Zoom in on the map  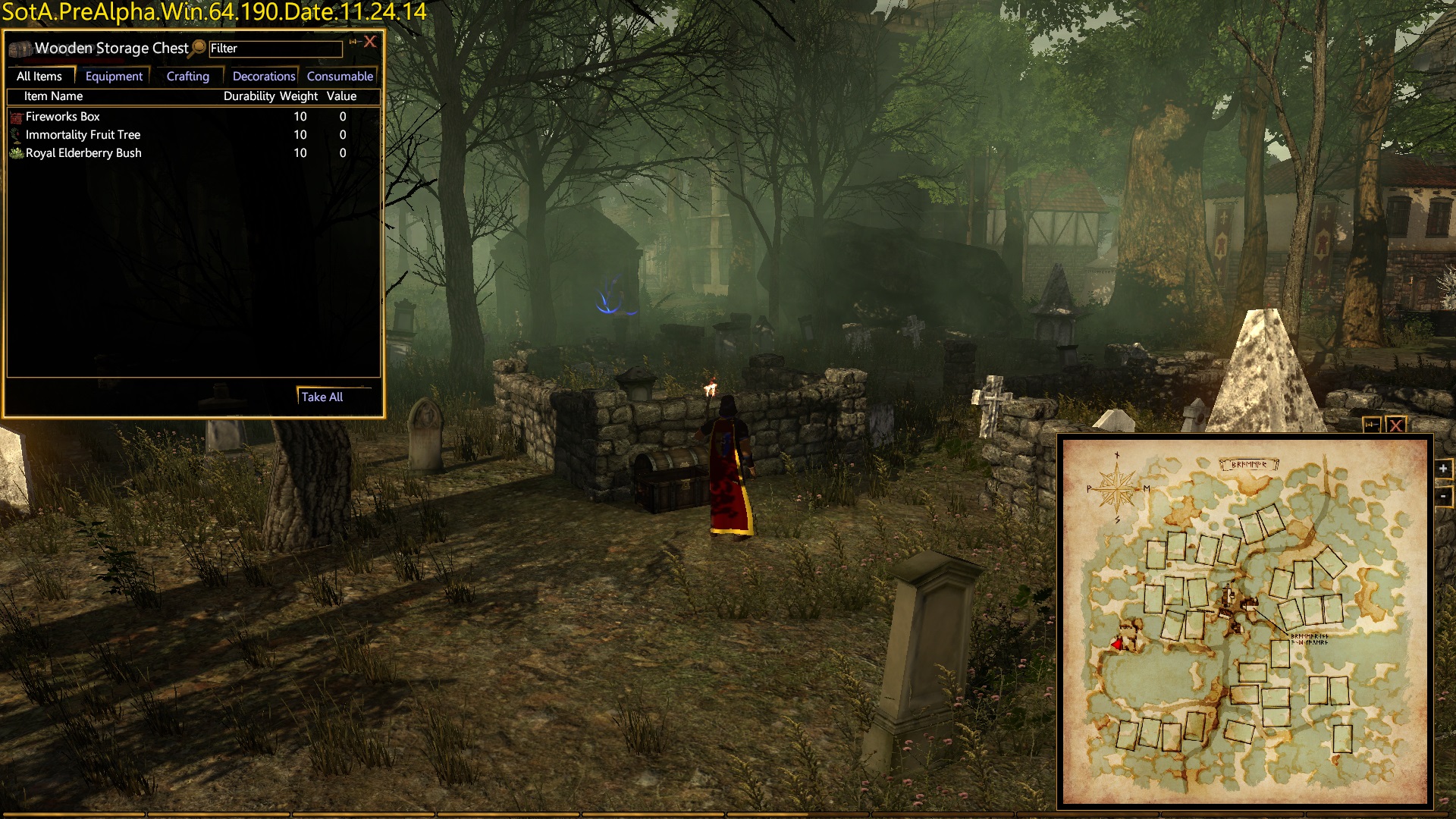[1443, 469]
